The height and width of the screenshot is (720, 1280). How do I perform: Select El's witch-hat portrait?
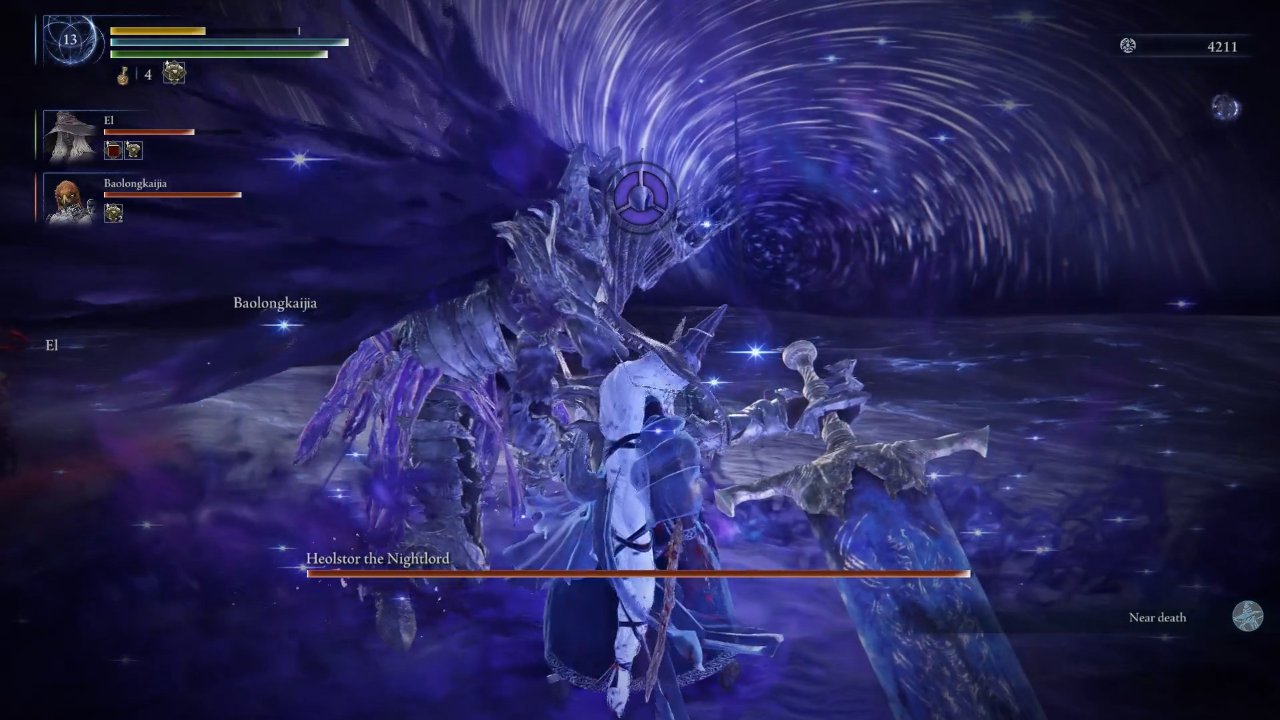pos(71,137)
